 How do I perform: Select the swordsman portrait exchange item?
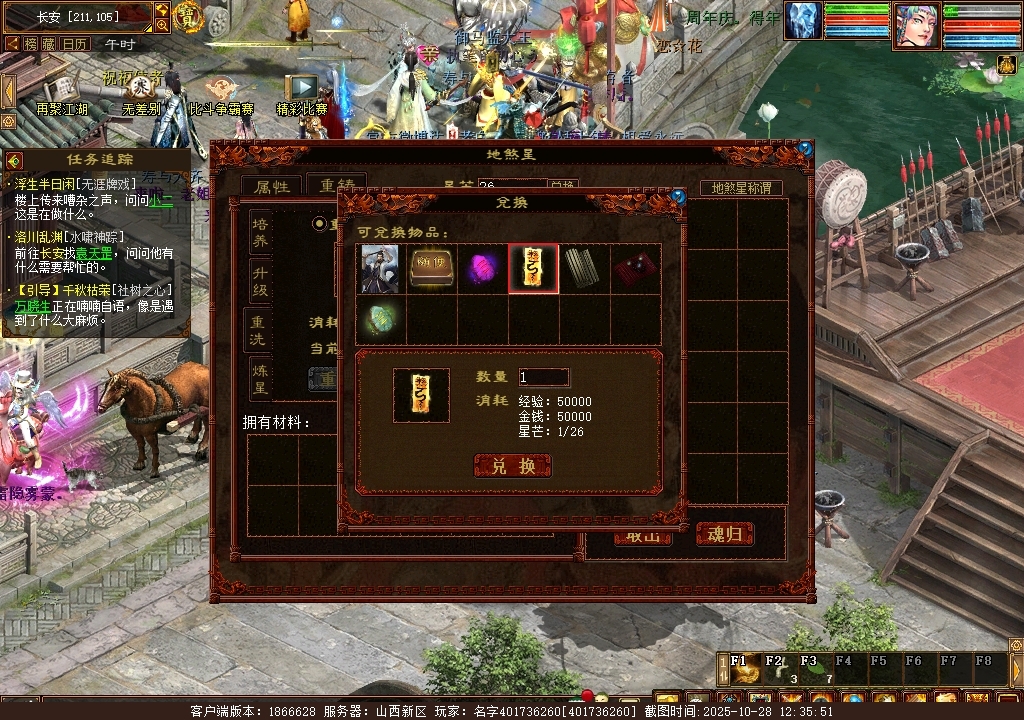380,269
